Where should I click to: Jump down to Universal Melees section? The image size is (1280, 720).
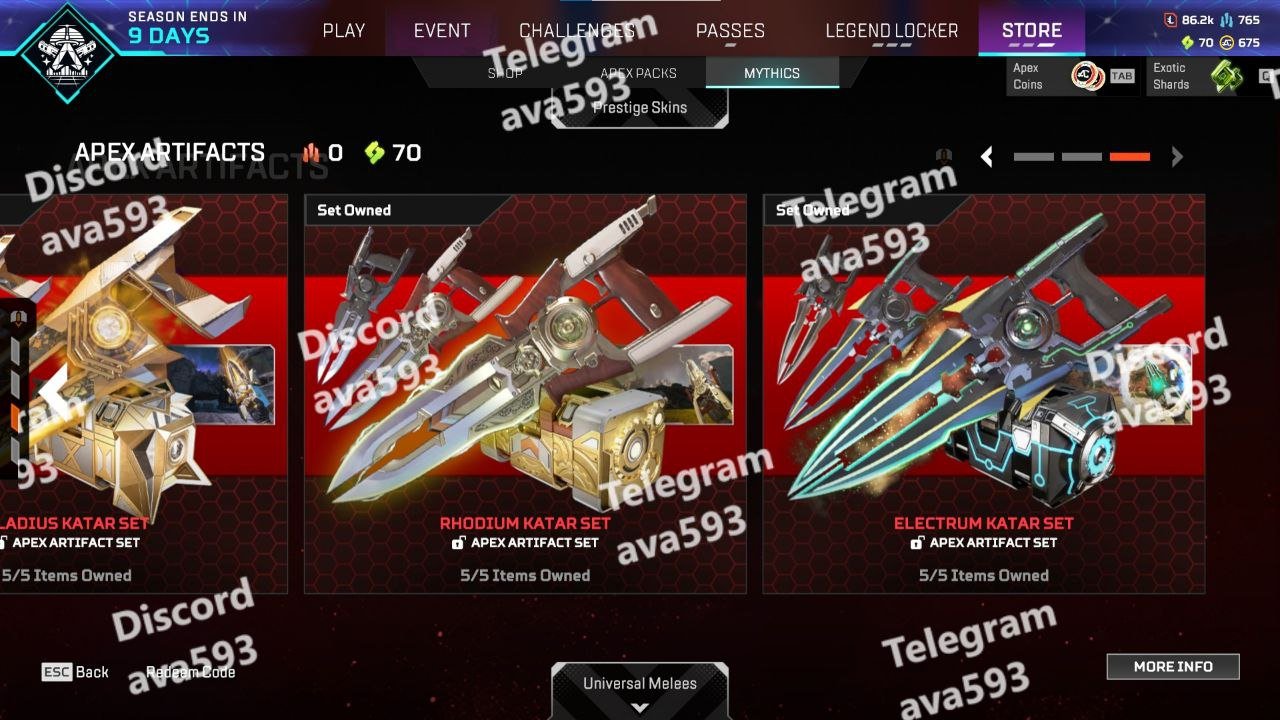pyautogui.click(x=640, y=690)
